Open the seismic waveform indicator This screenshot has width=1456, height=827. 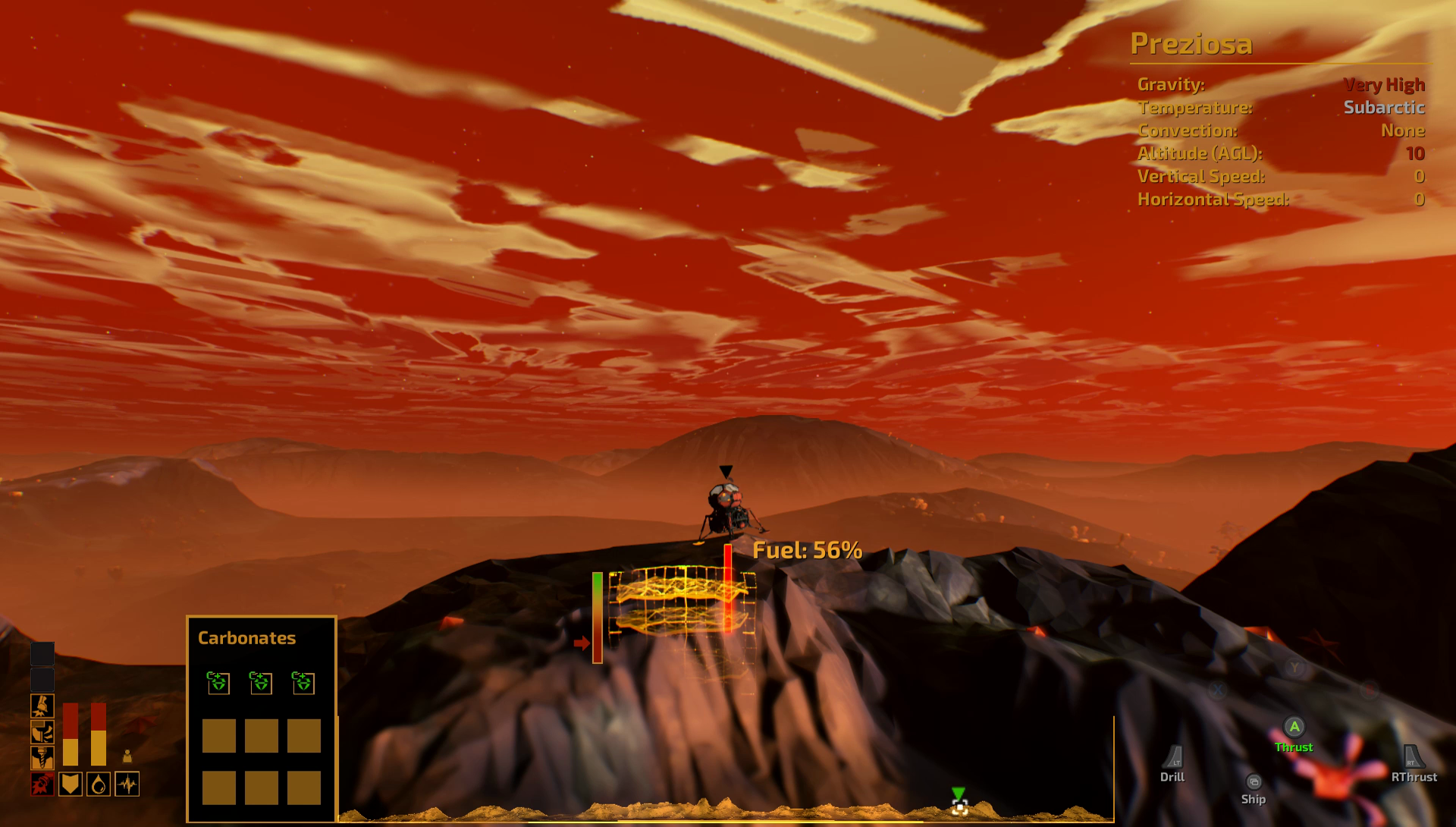127,784
